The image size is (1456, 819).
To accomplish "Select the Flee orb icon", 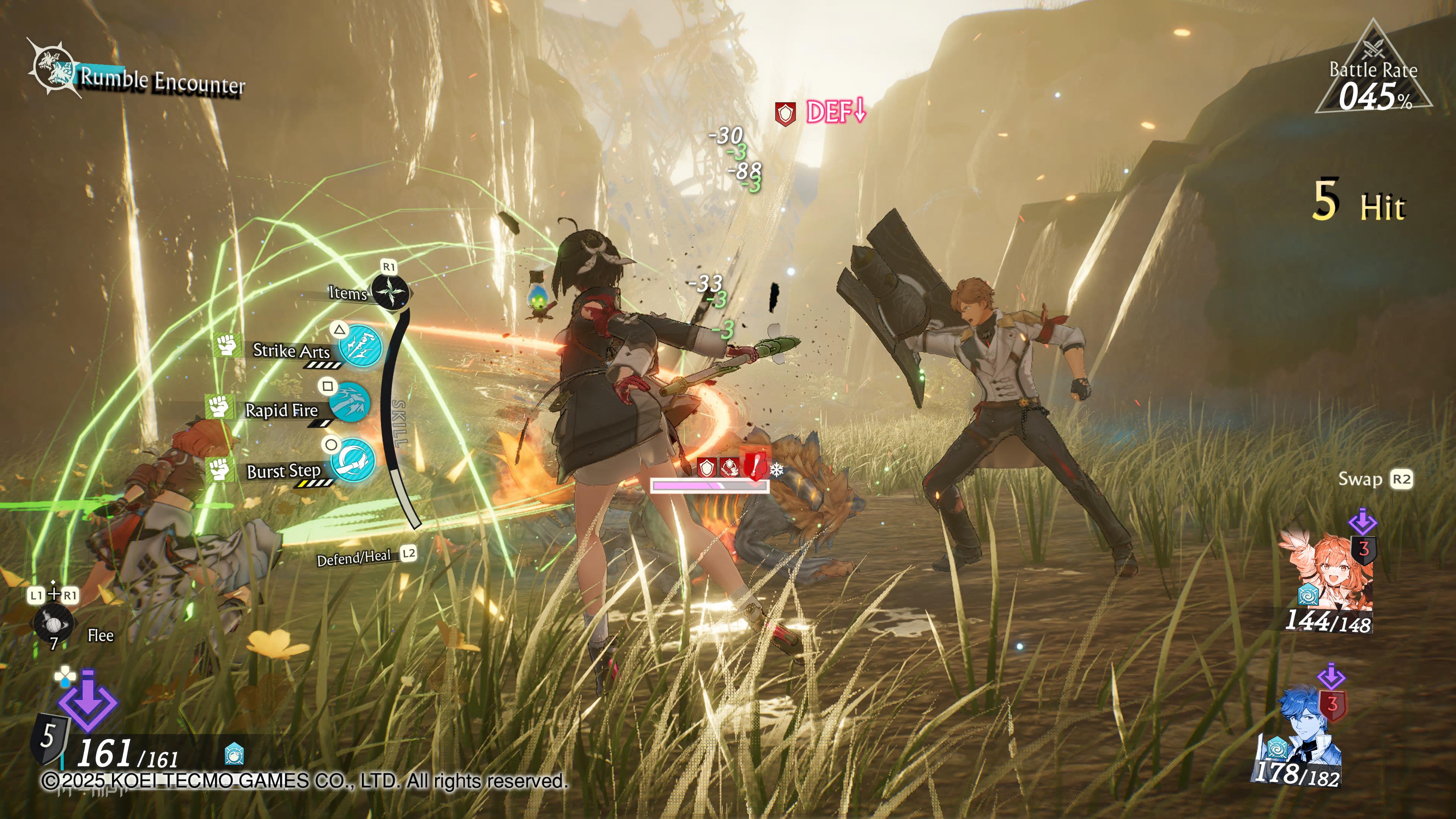I will click(x=53, y=623).
